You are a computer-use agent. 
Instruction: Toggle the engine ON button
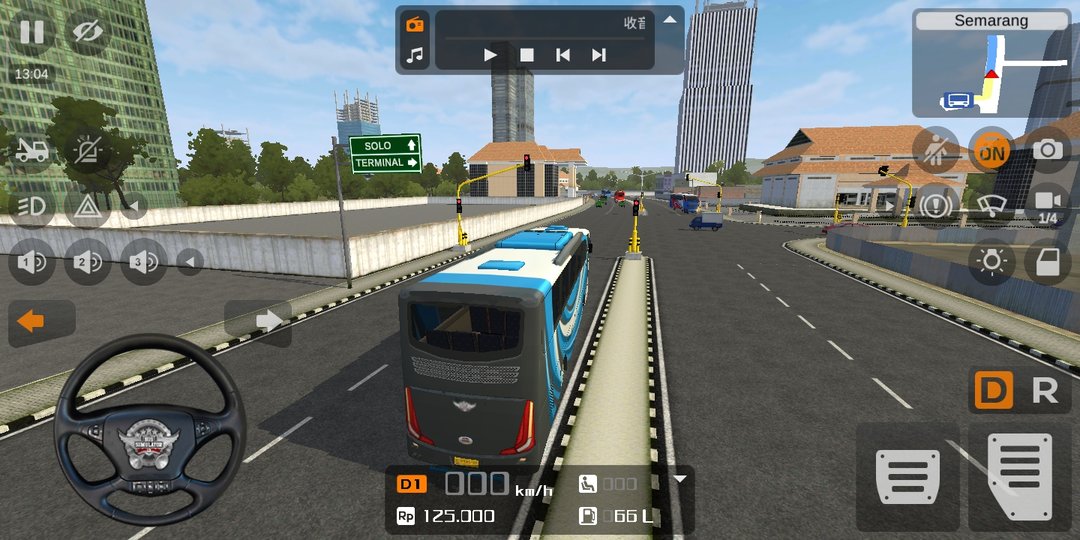pyautogui.click(x=991, y=151)
